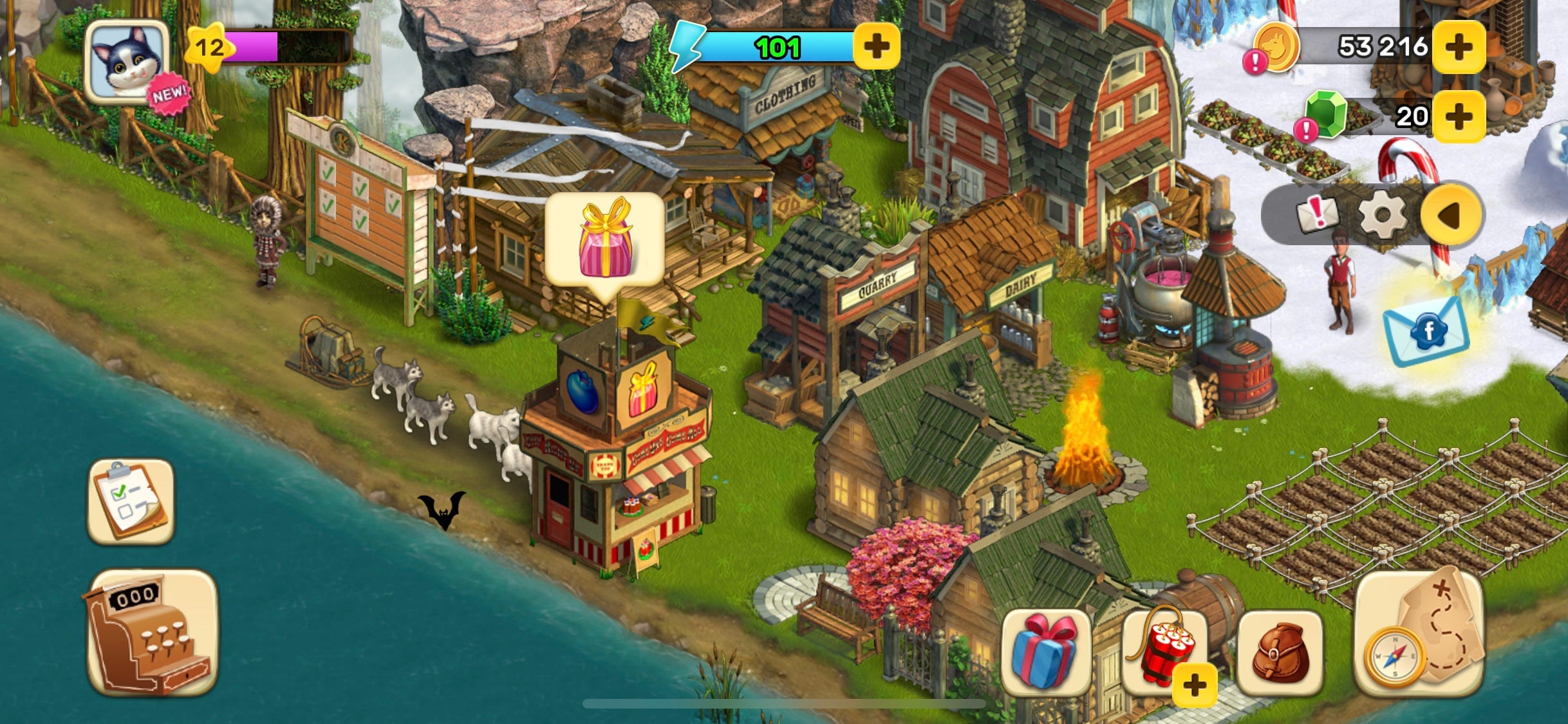Viewport: 1568px width, 724px height.
Task: Collect the pink gift speech bubble
Action: 604,238
